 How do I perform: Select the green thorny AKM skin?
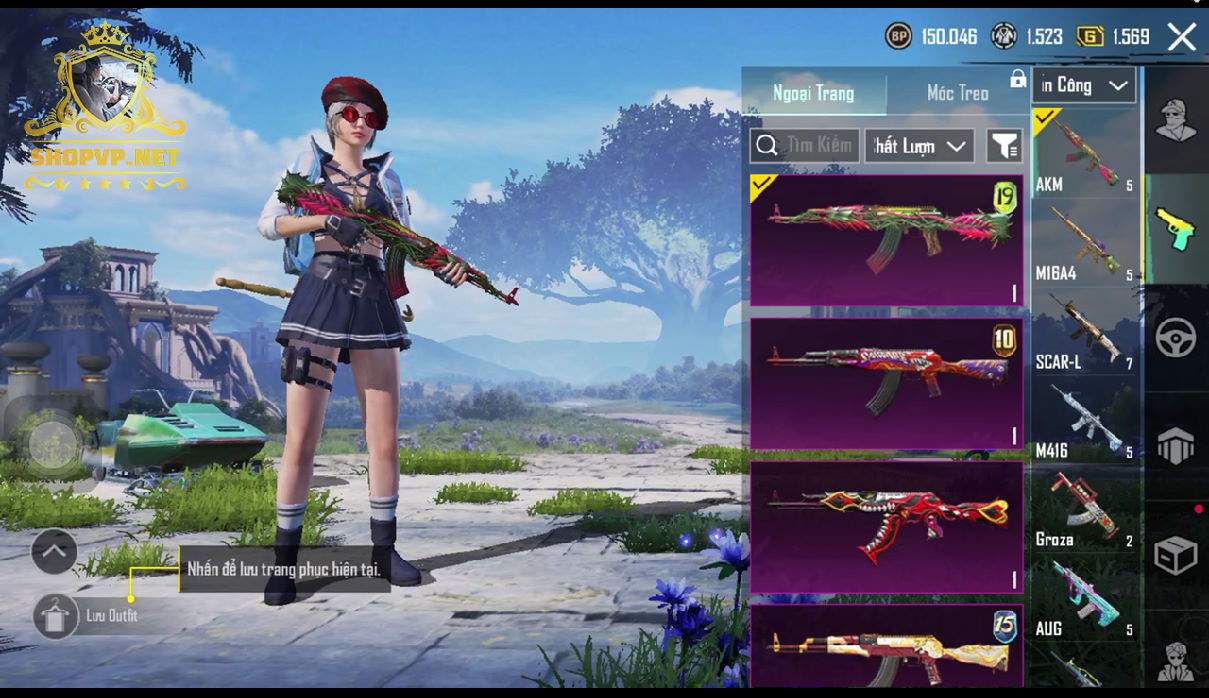pos(886,240)
